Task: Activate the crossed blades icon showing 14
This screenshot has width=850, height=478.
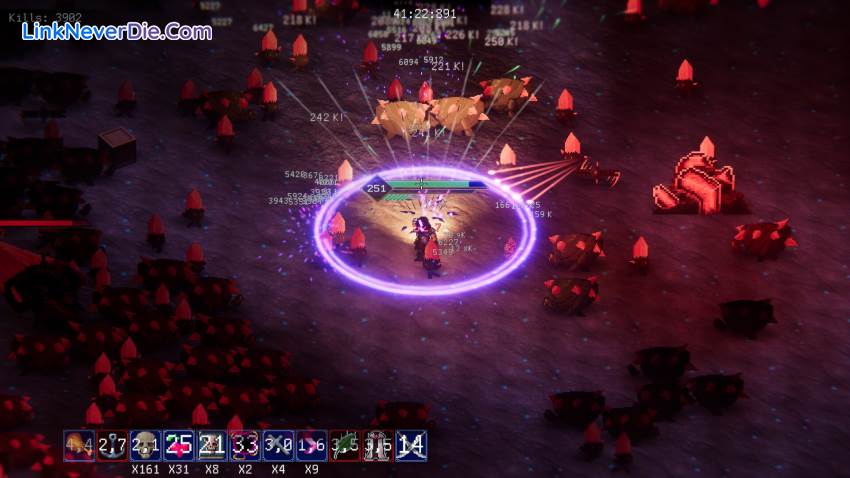Action: (x=411, y=445)
